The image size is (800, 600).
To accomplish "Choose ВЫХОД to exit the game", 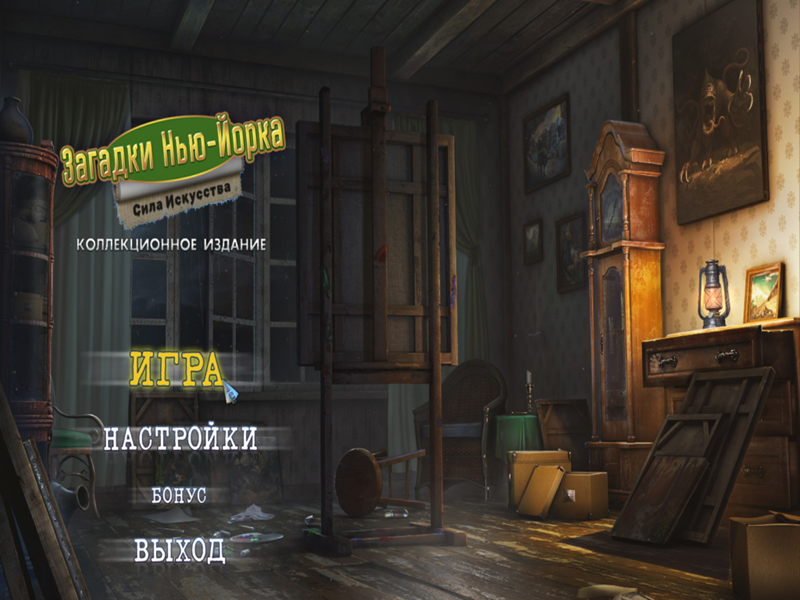I will point(180,551).
